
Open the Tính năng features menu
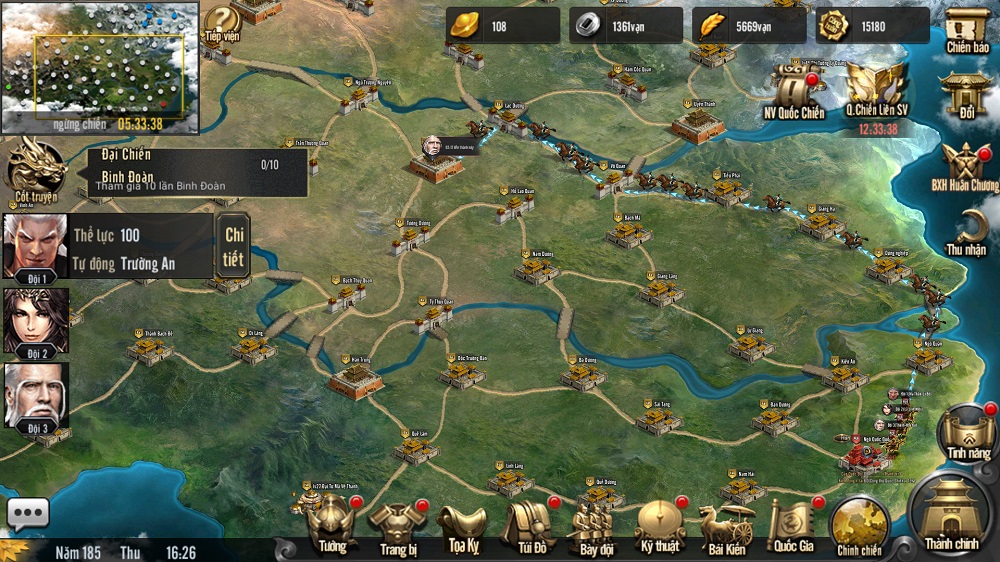click(967, 434)
